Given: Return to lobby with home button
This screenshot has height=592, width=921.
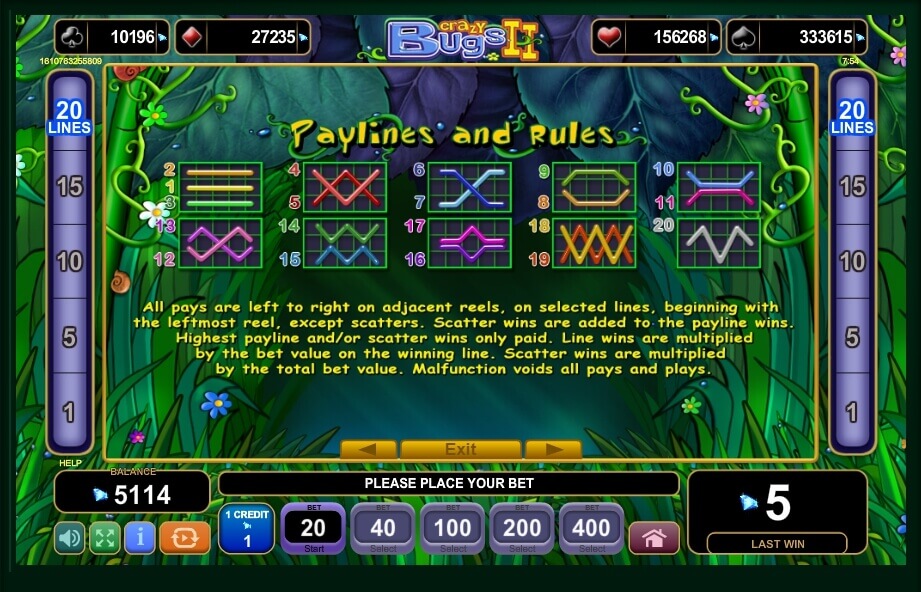Looking at the screenshot, I should (654, 538).
